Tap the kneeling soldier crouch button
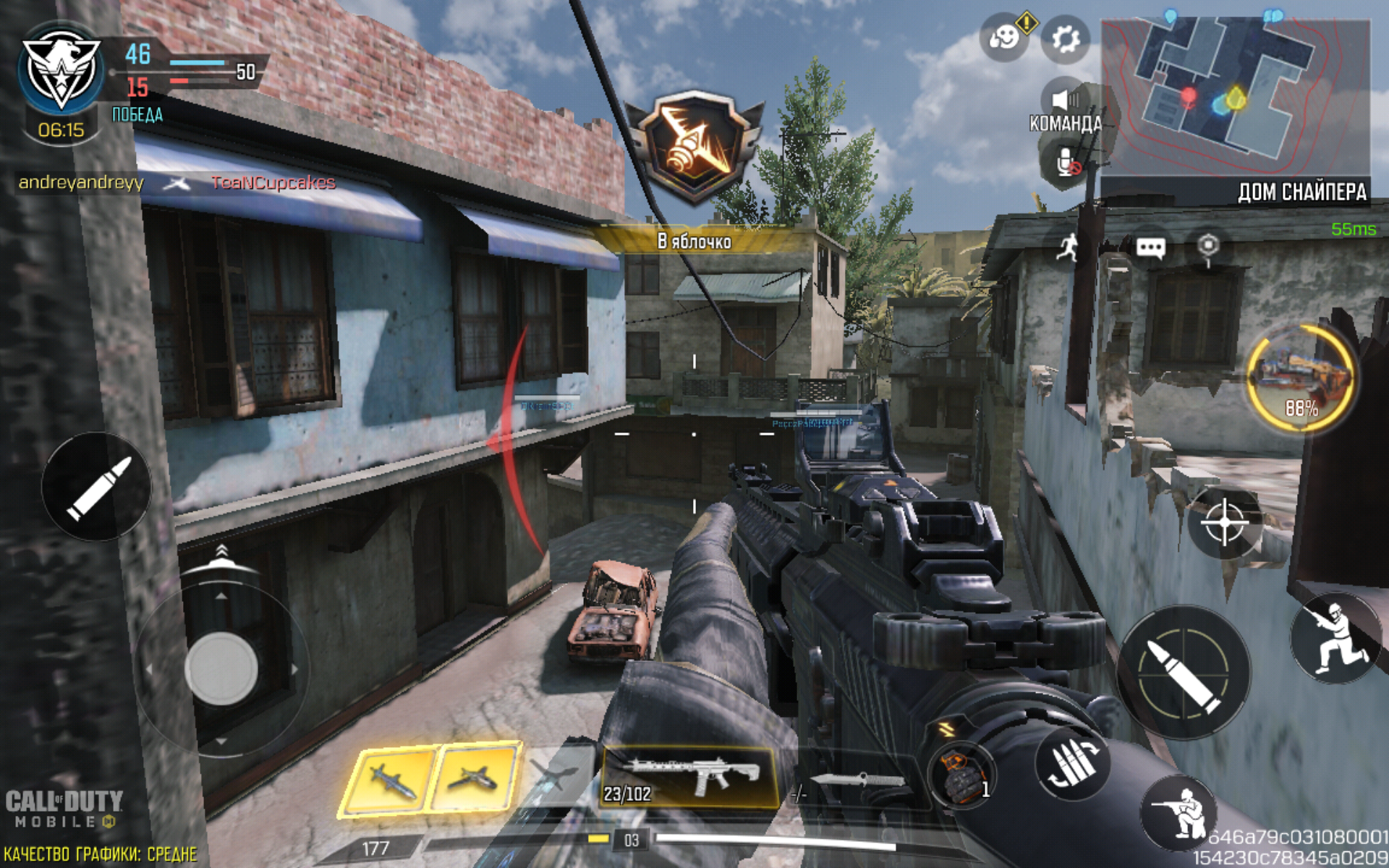1389x868 pixels. 1179,812
